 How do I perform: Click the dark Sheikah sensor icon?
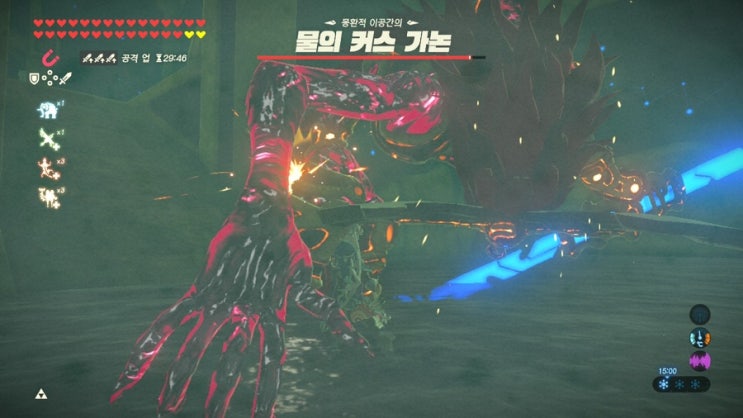coord(698,314)
